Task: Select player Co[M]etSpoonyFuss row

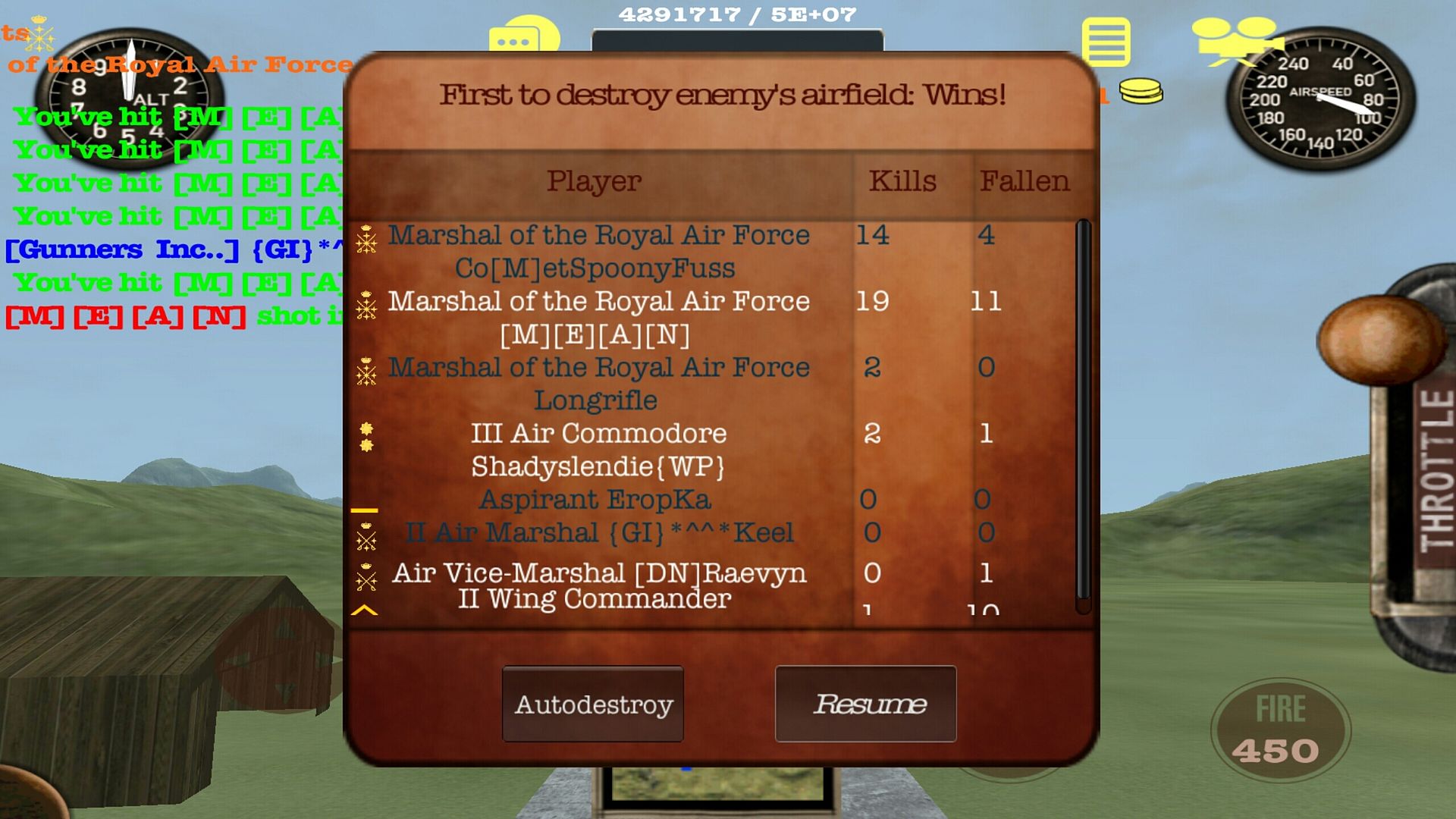Action: pyautogui.click(x=598, y=252)
